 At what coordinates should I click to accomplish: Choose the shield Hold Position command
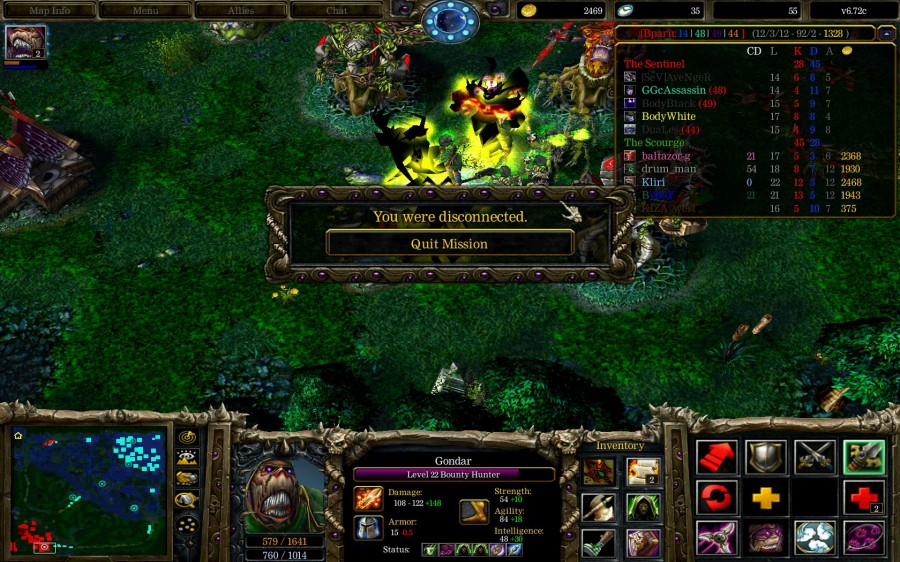click(766, 457)
